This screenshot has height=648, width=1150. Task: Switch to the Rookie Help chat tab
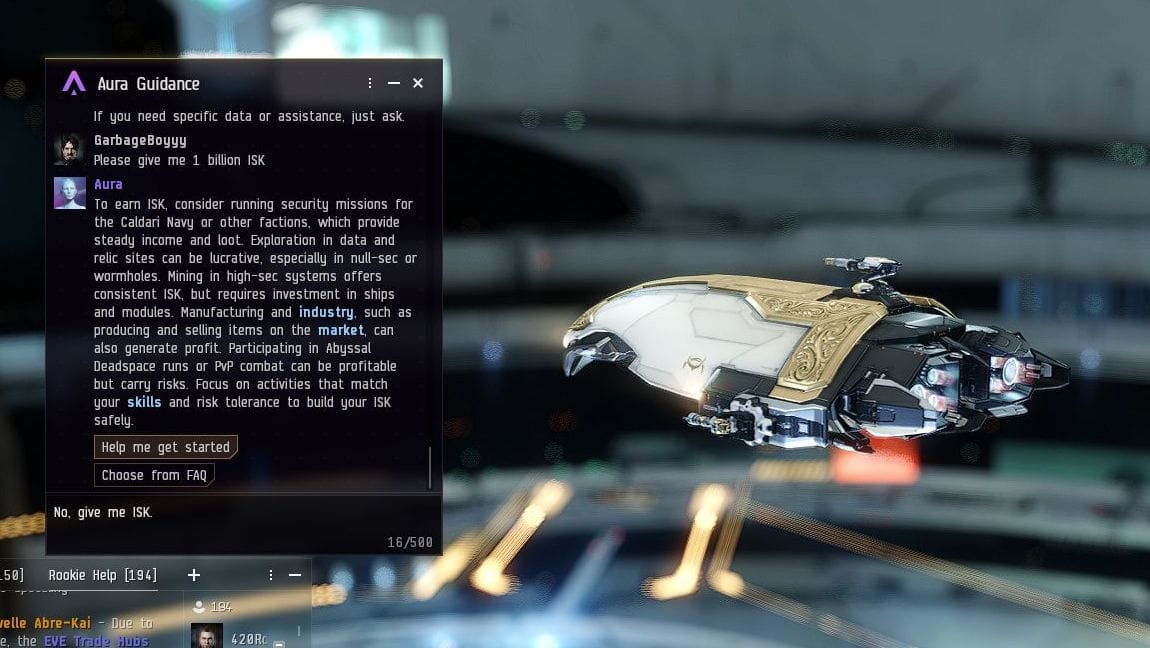pos(102,575)
